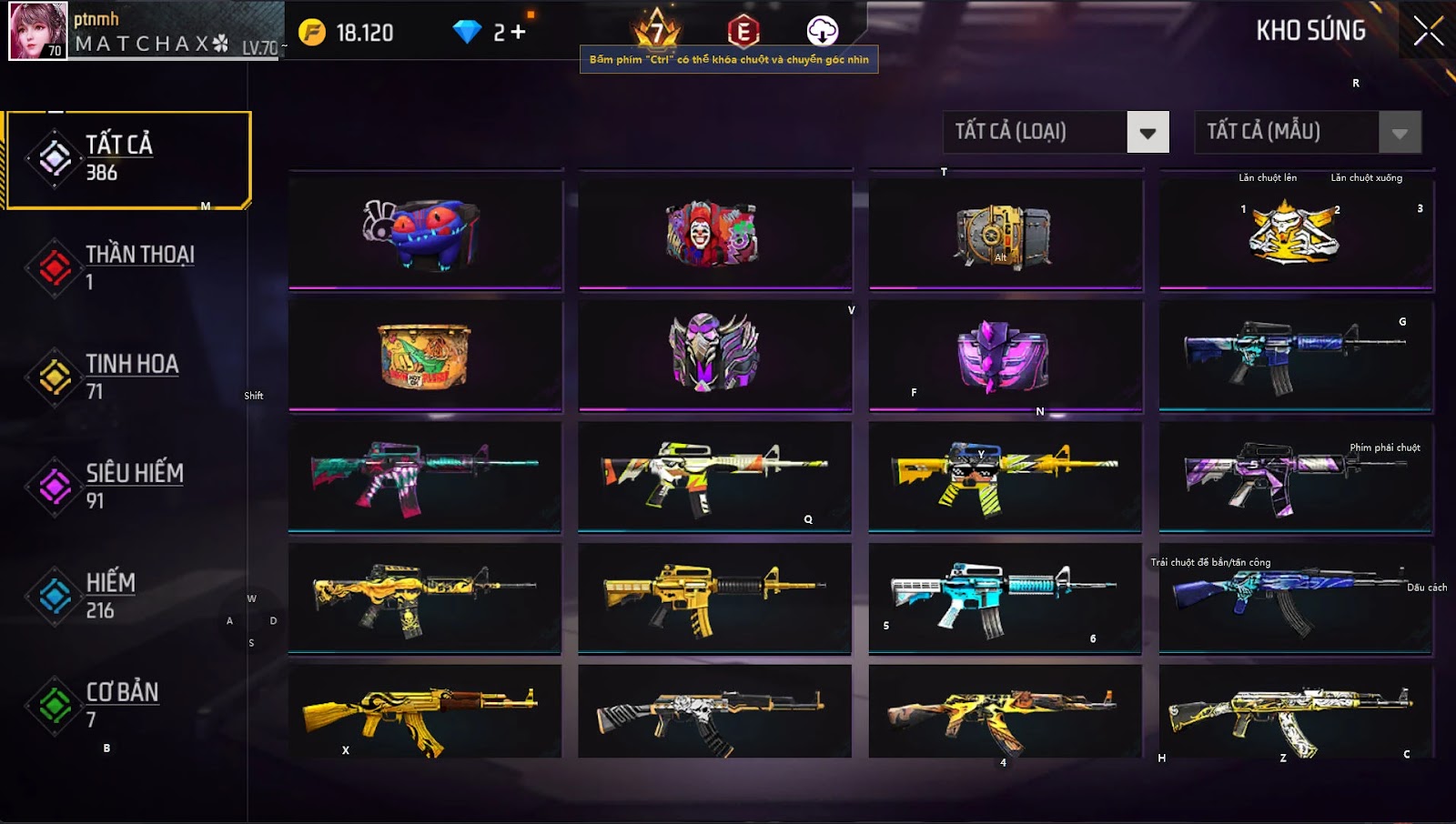Viewport: 1456px width, 824px height.
Task: Pick the clown gloo wall skin
Action: pyautogui.click(x=714, y=233)
